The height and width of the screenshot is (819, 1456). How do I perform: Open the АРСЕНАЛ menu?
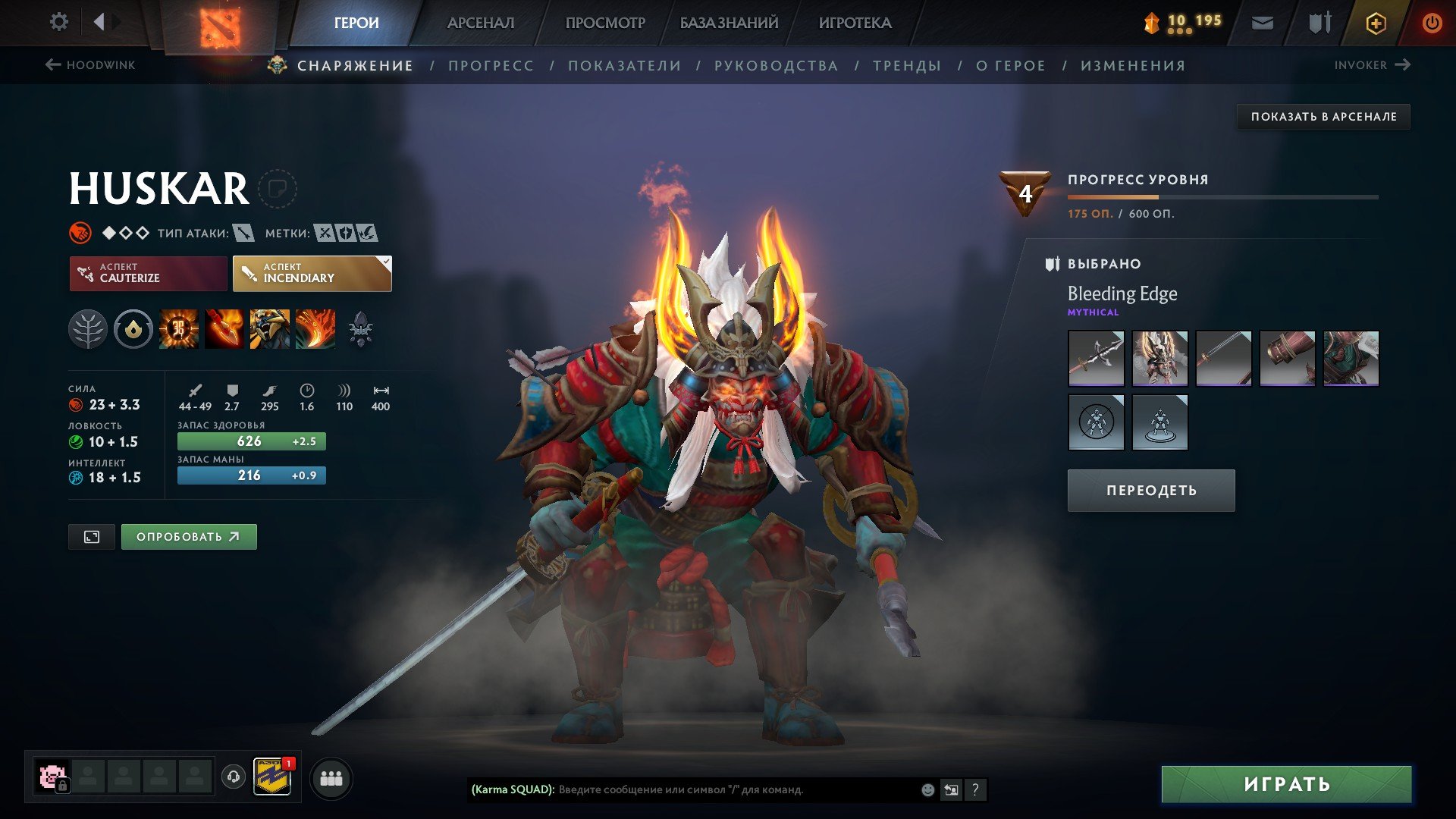480,23
